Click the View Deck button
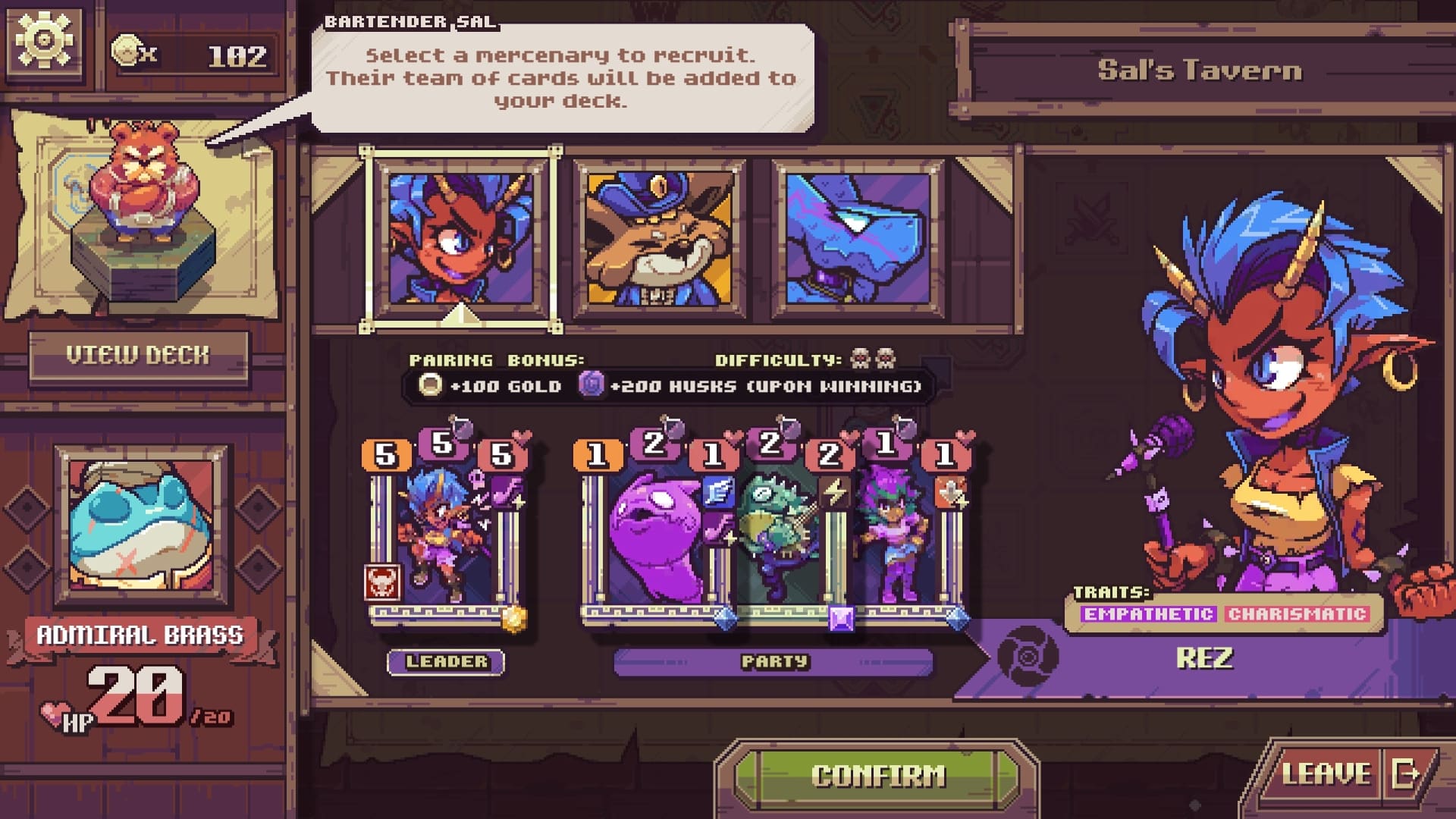1456x819 pixels. 138,355
